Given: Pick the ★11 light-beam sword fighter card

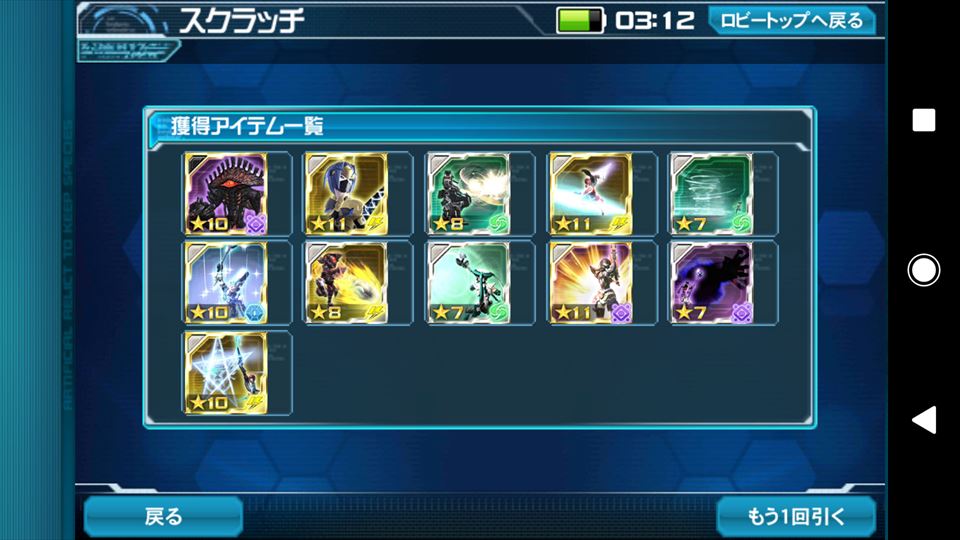Looking at the screenshot, I should pos(590,193).
